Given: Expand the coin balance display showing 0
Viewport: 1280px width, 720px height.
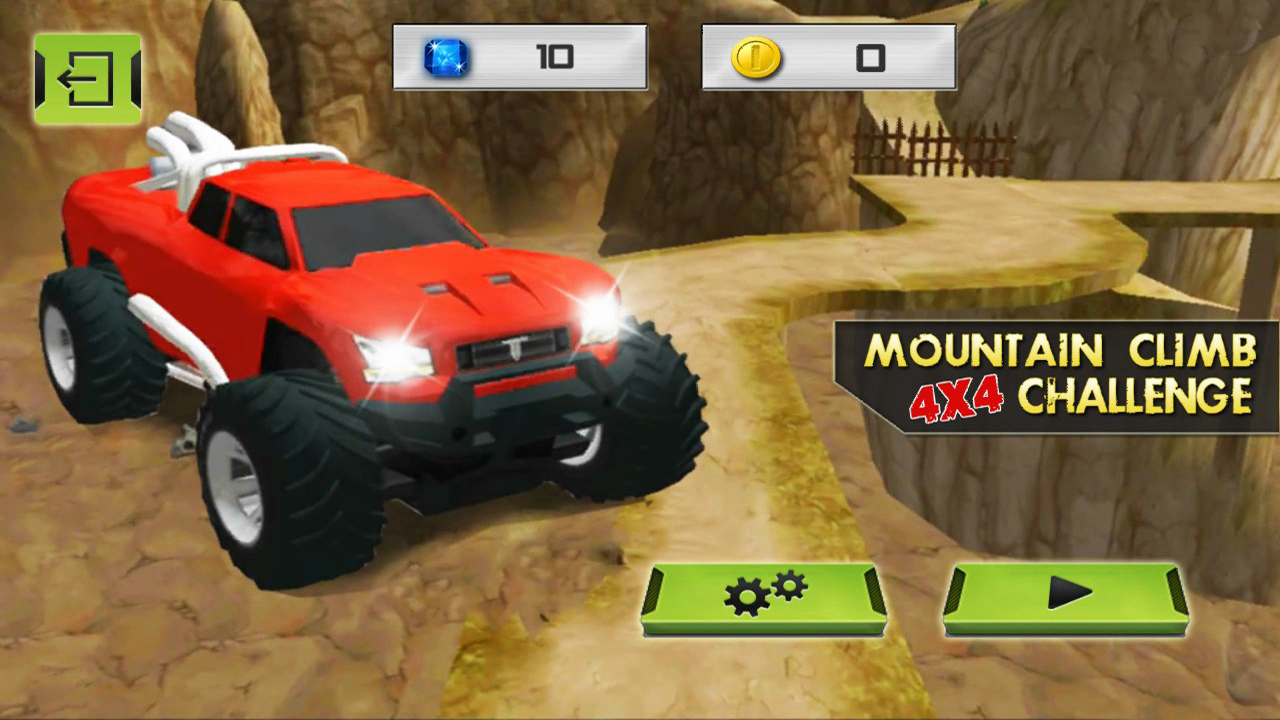Looking at the screenshot, I should tap(830, 56).
